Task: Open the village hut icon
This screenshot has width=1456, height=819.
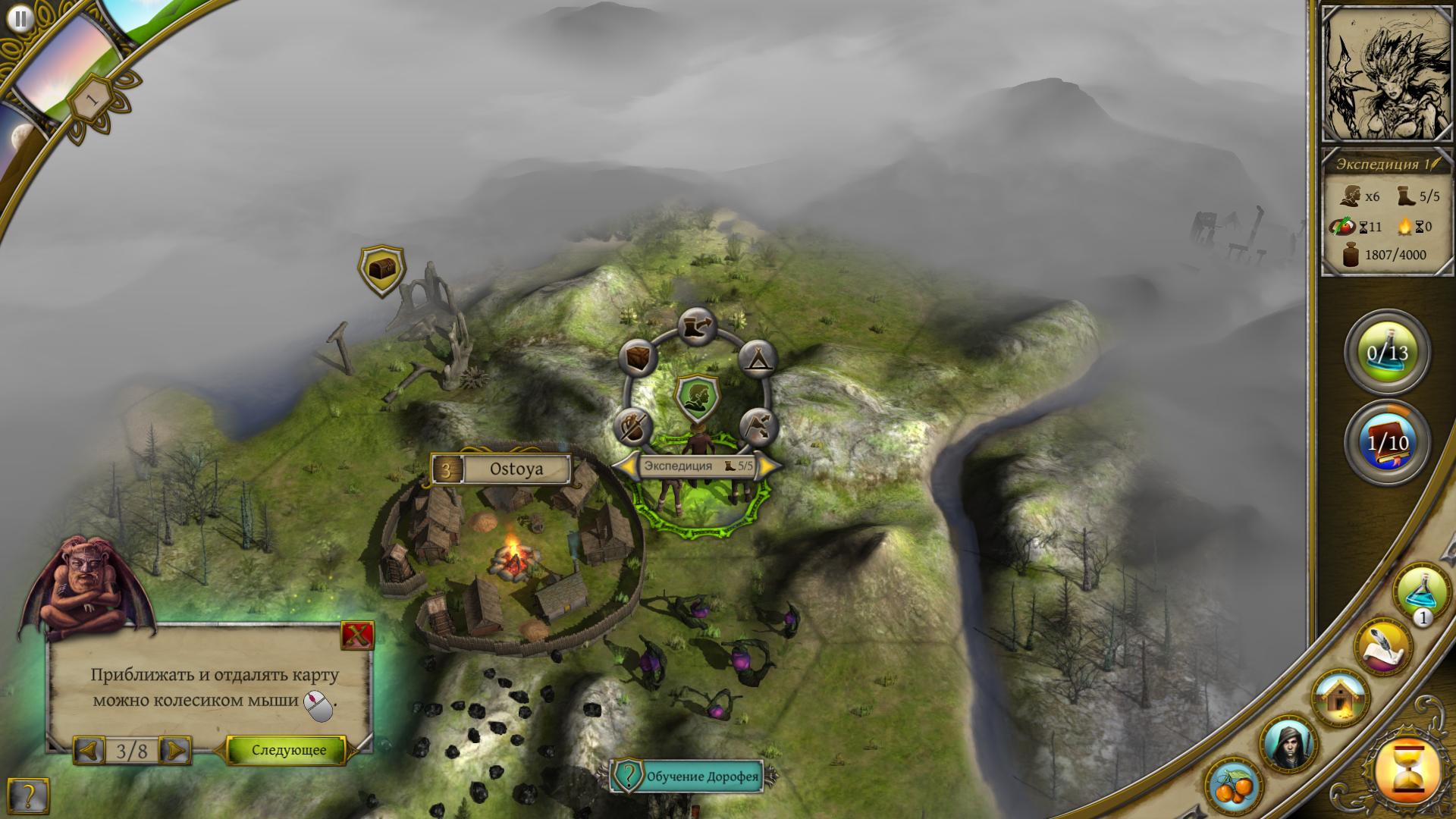Action: click(1340, 698)
